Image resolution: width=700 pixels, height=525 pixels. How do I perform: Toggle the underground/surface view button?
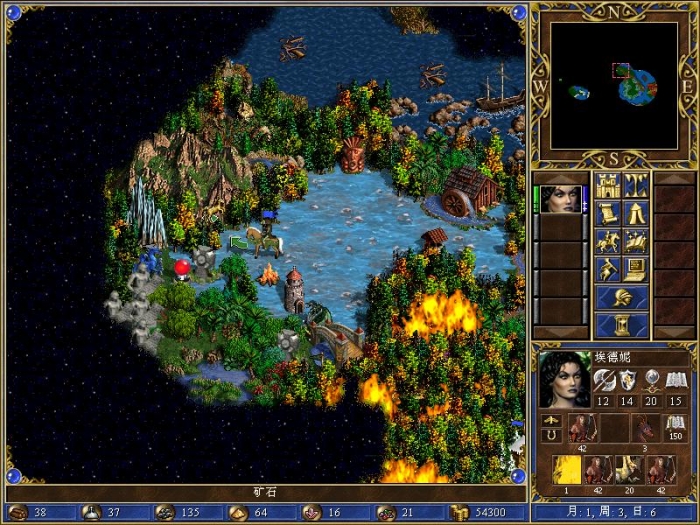(x=636, y=185)
